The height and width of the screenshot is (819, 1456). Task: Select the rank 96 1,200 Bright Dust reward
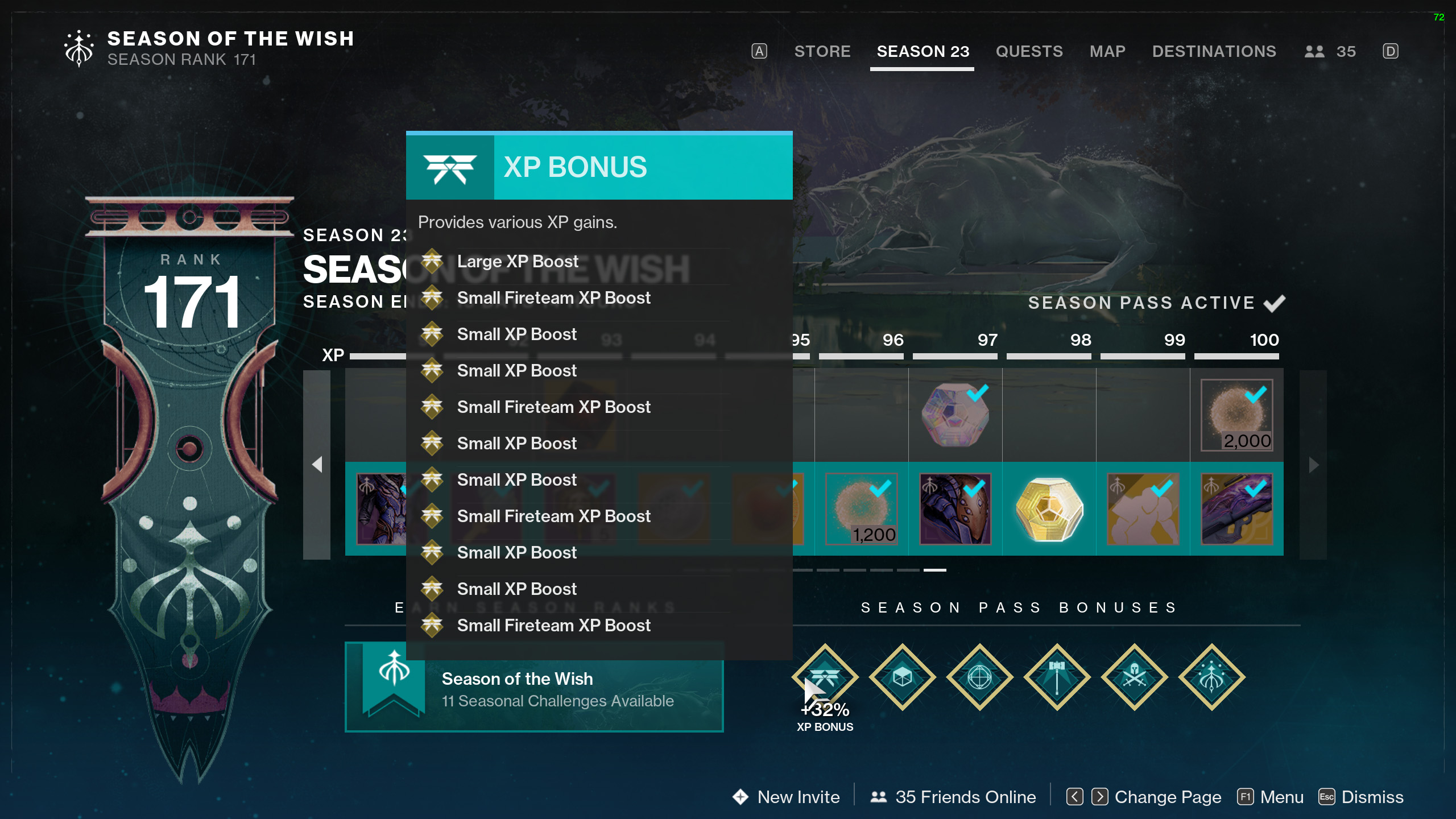pos(861,509)
